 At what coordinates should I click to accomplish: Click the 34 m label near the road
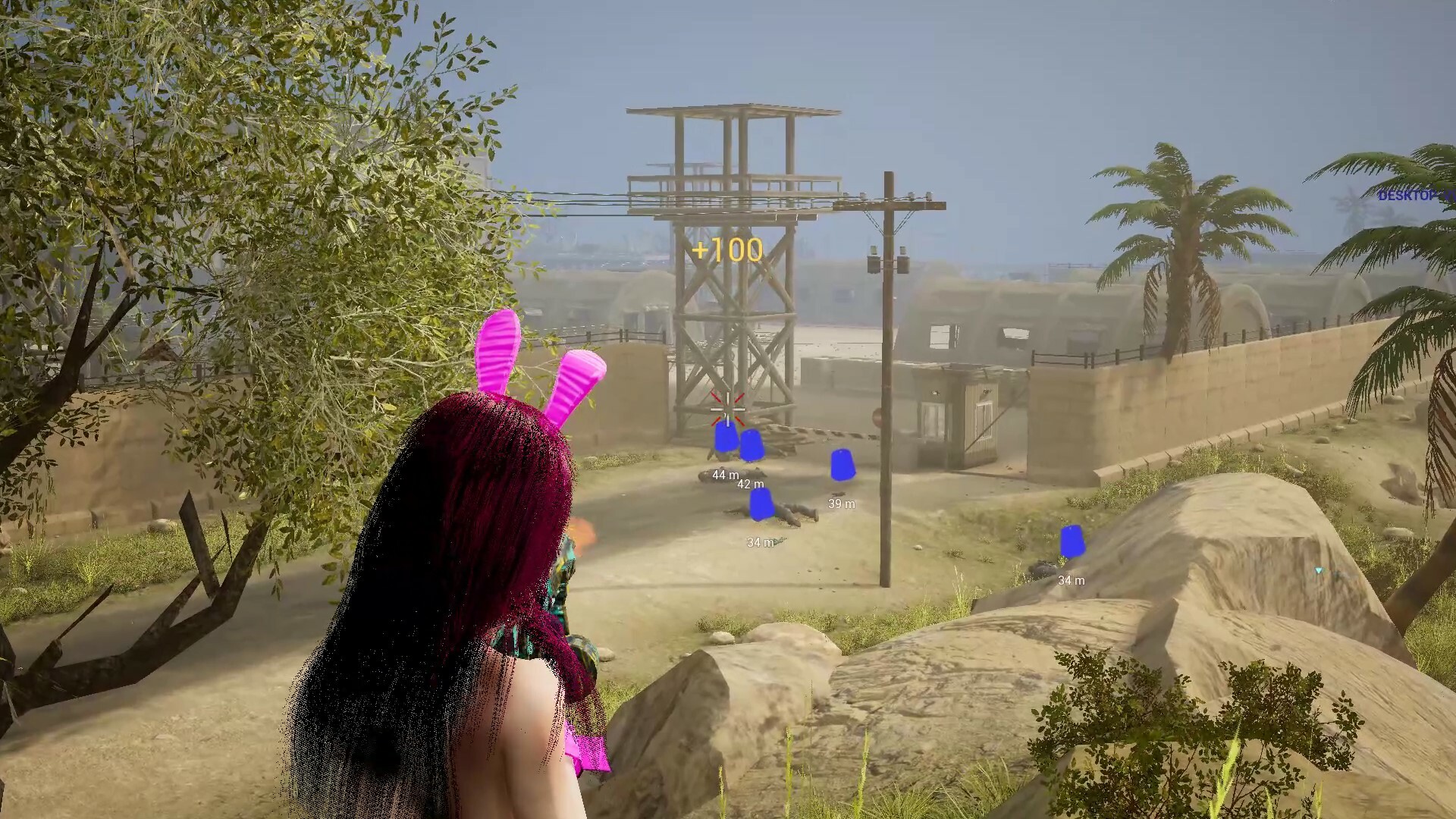click(x=761, y=542)
